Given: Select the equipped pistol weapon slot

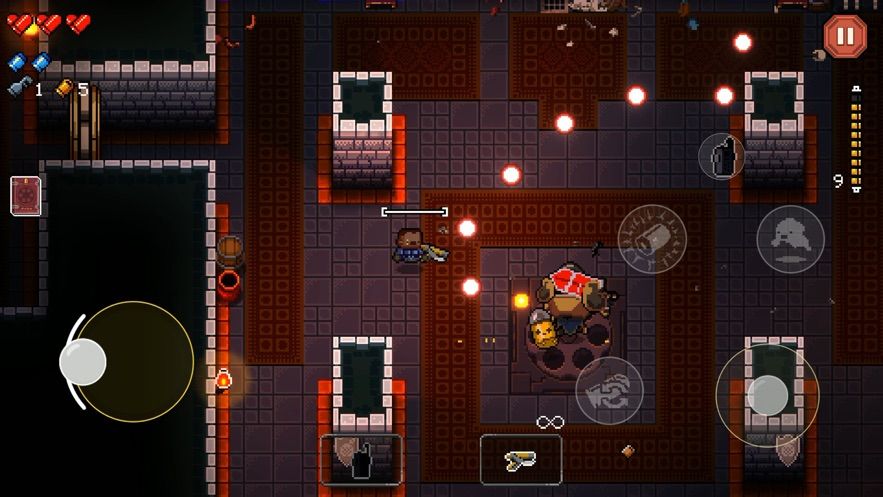Looking at the screenshot, I should [520, 459].
